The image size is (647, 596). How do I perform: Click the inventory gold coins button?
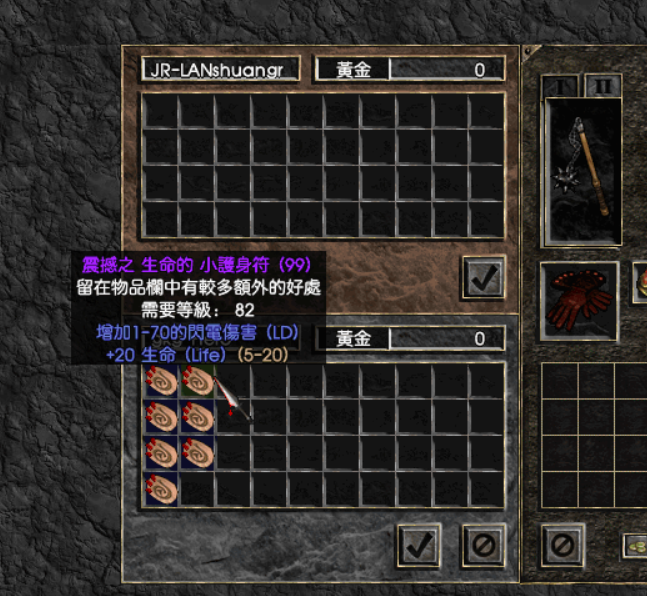[x=634, y=545]
